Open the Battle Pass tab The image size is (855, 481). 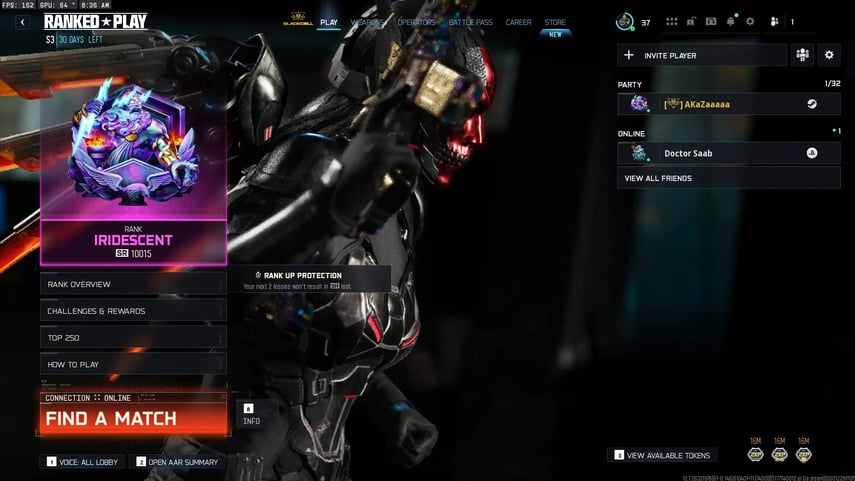coord(469,22)
